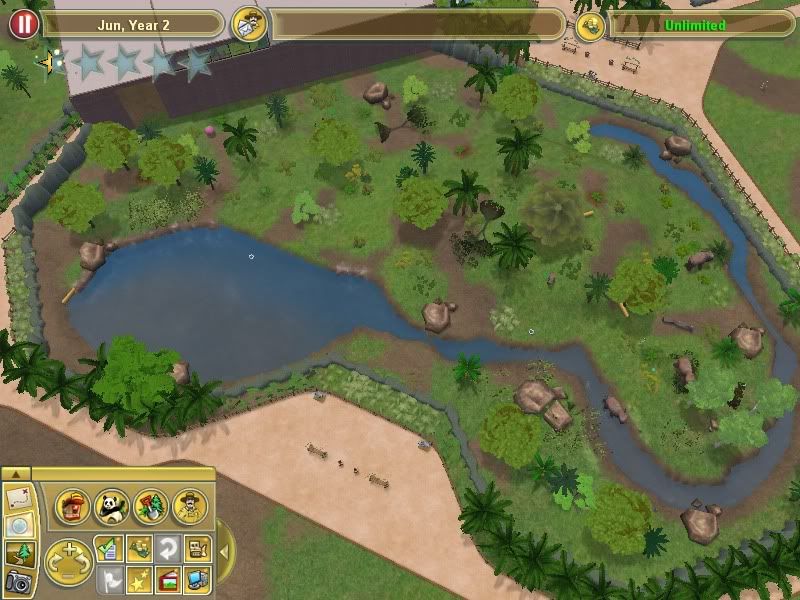This screenshot has height=600, width=800.
Task: Open the zoo fame stars panel
Action: point(139,578)
